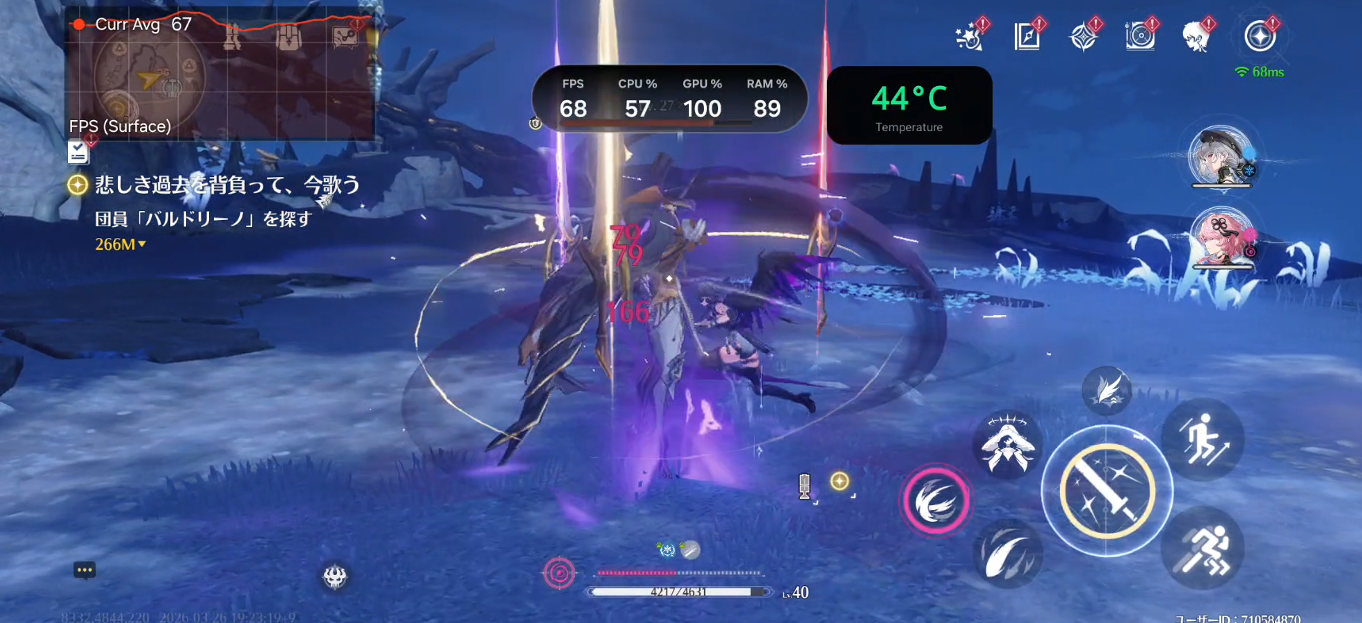The height and width of the screenshot is (623, 1362).
Task: Activate the small feather wing ability
Action: click(1106, 390)
